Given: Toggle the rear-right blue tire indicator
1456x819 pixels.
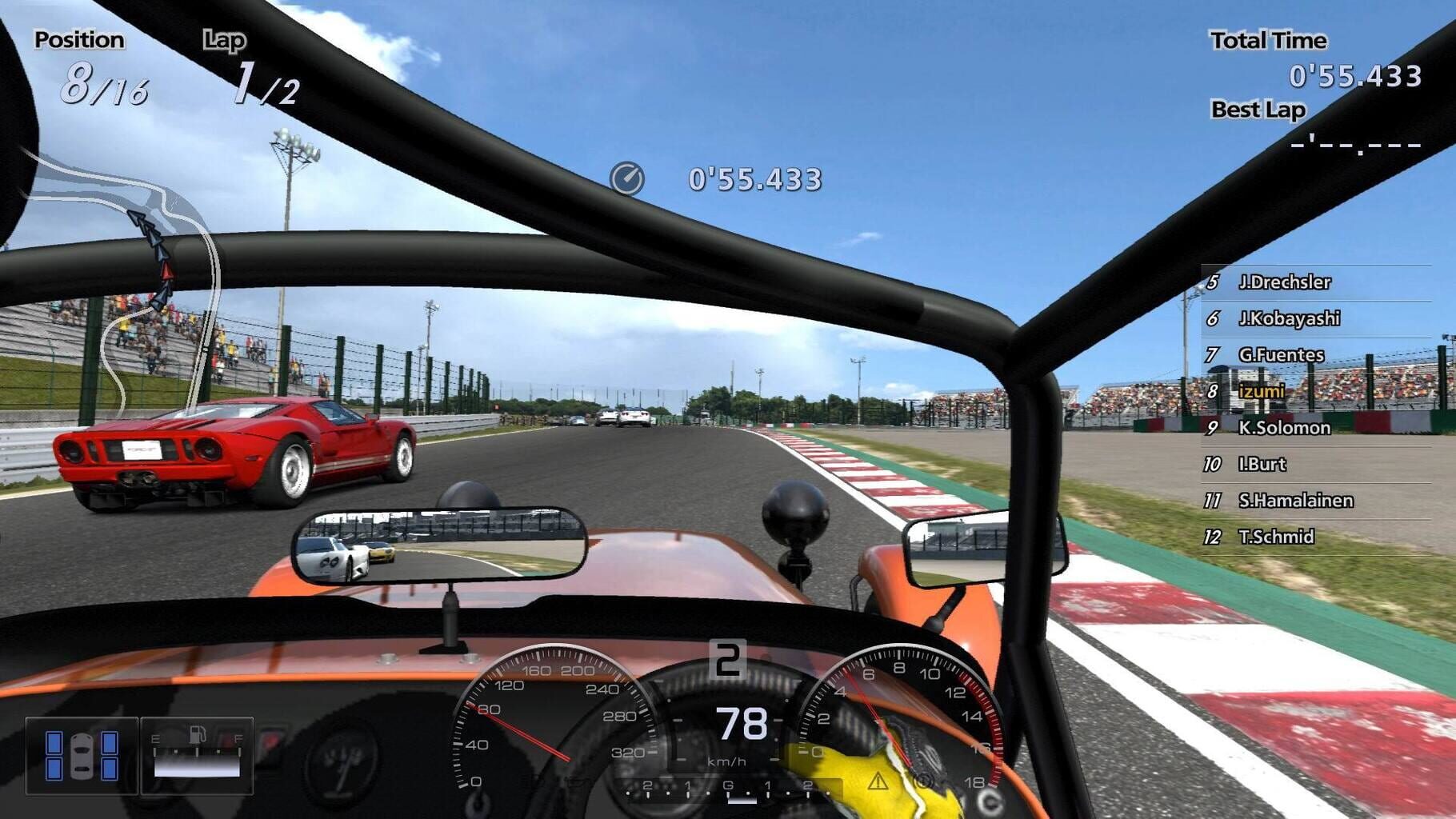Looking at the screenshot, I should pyautogui.click(x=110, y=769).
